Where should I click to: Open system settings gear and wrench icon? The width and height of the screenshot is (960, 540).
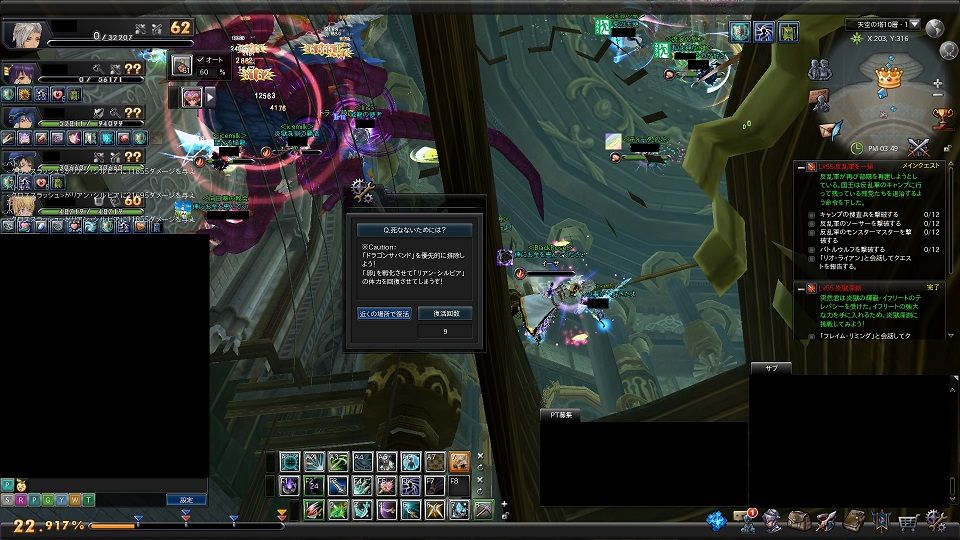936,520
